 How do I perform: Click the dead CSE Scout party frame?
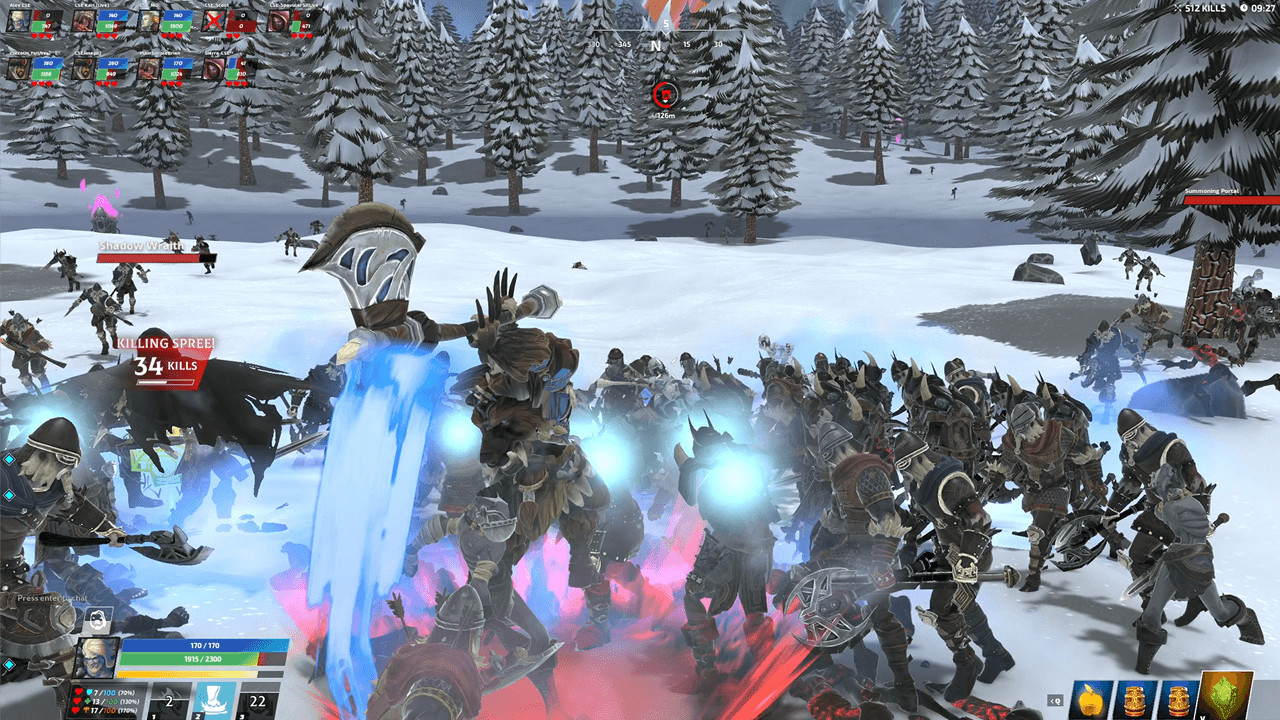click(214, 19)
